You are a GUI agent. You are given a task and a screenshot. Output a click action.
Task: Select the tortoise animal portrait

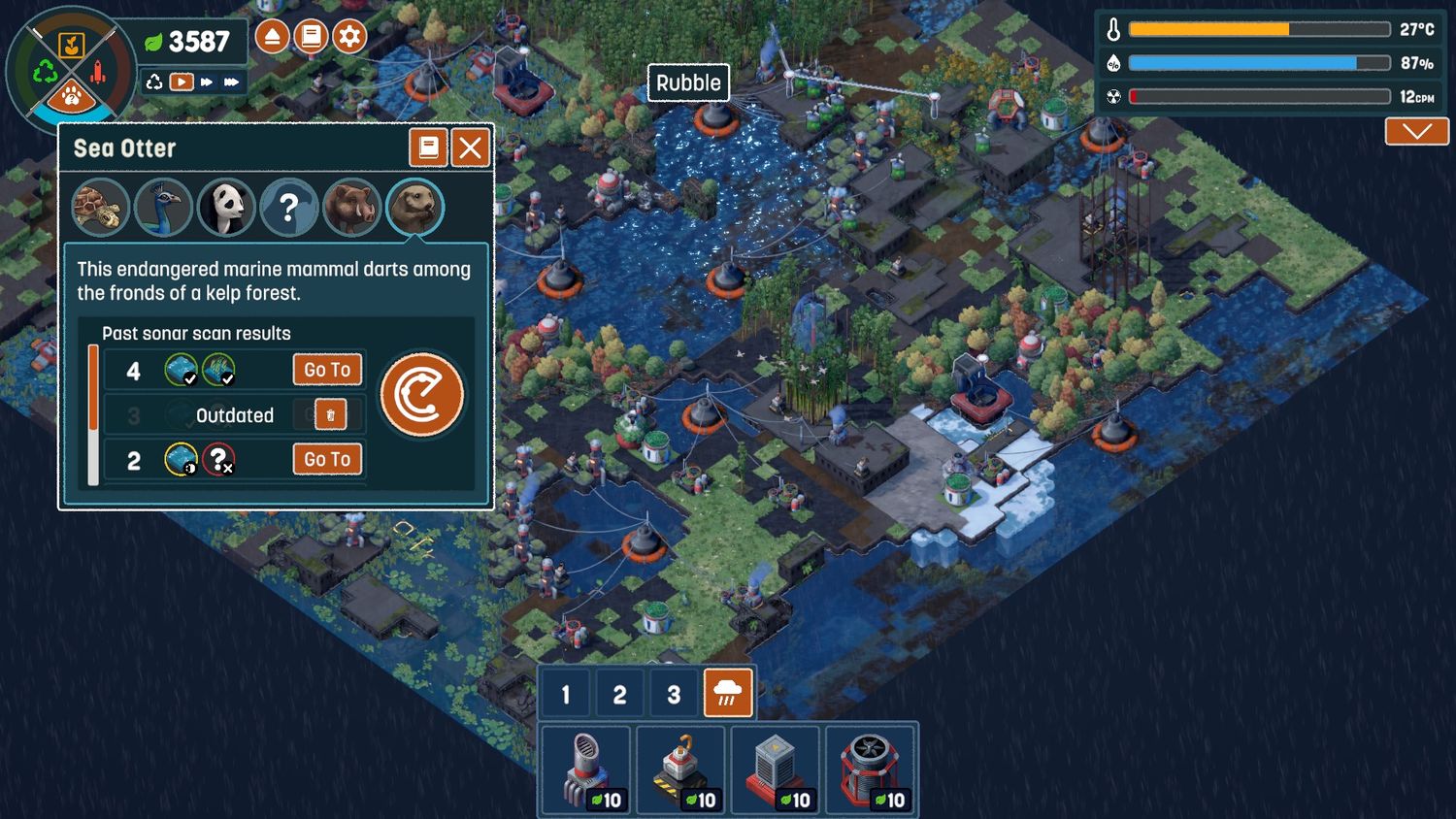coord(100,207)
